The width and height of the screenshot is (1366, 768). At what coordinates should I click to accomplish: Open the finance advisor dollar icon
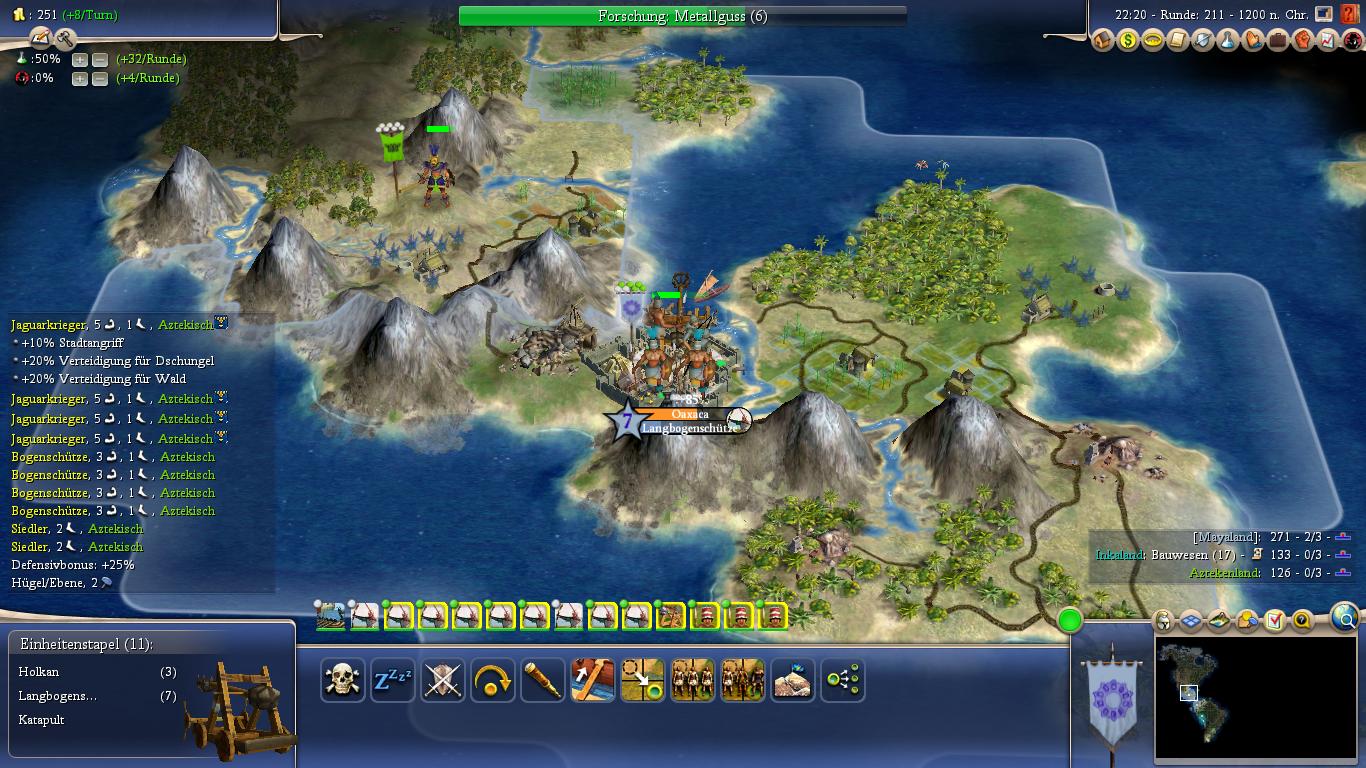(x=1128, y=41)
